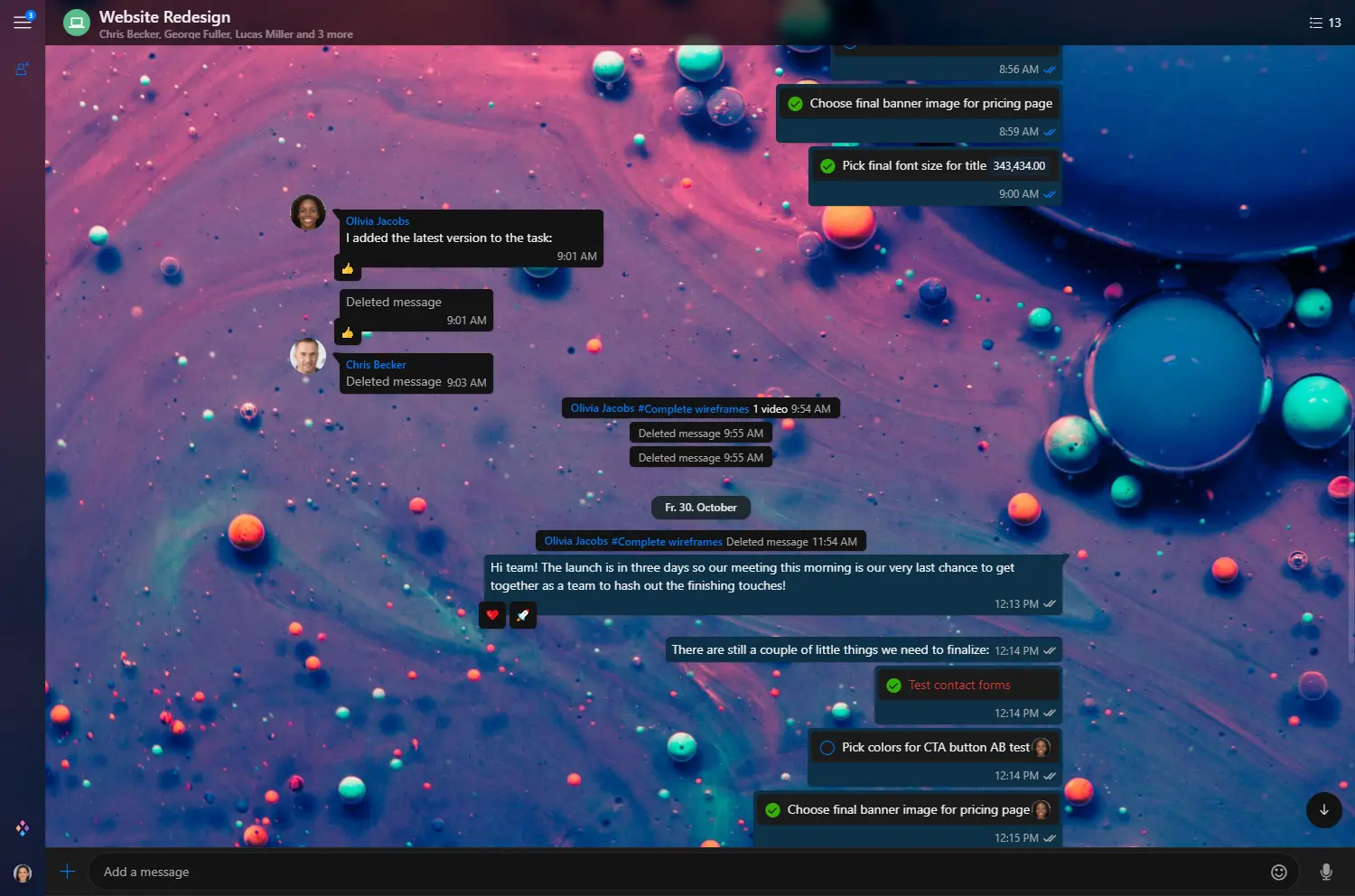Start a voice message with the microphone icon
Image resolution: width=1355 pixels, height=896 pixels.
1325,872
